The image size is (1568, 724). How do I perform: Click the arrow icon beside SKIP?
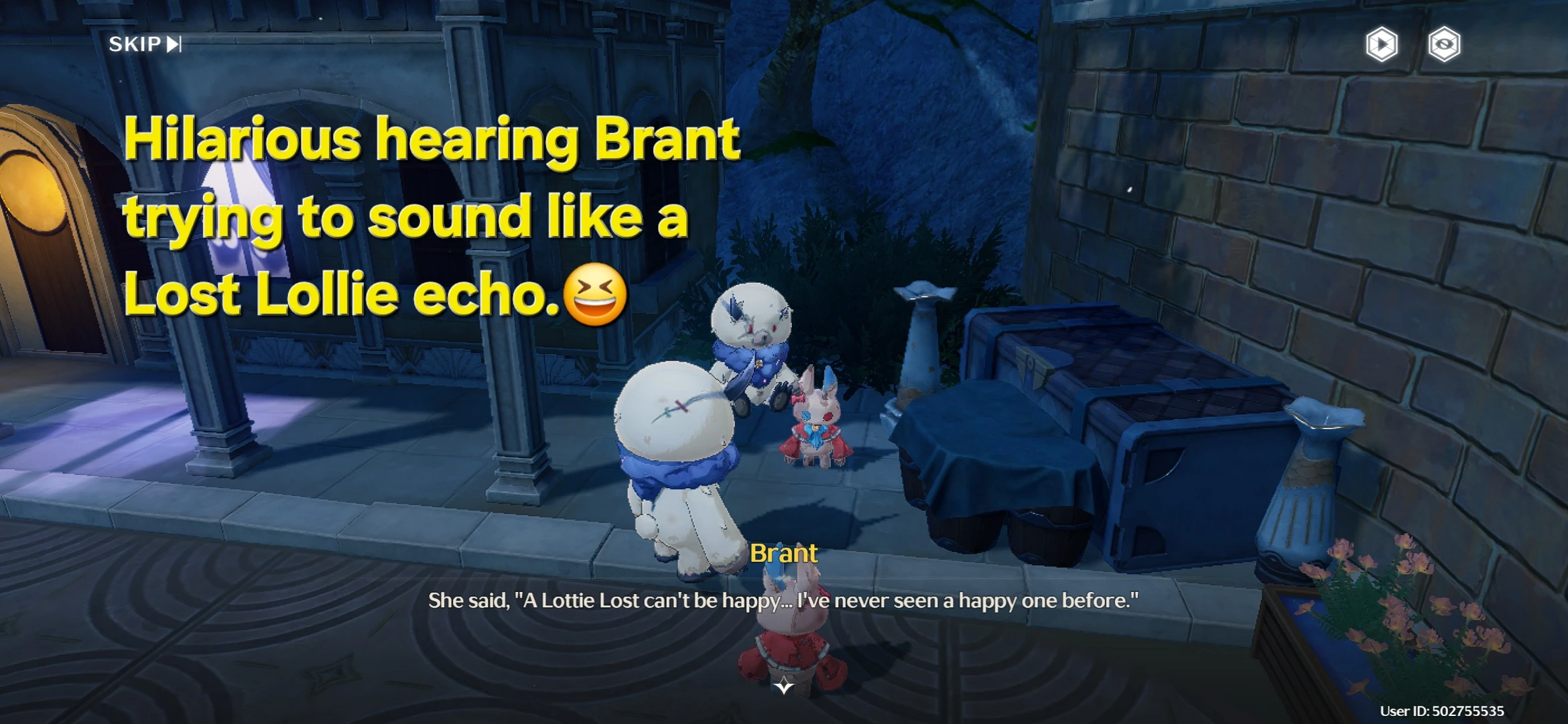tap(174, 45)
